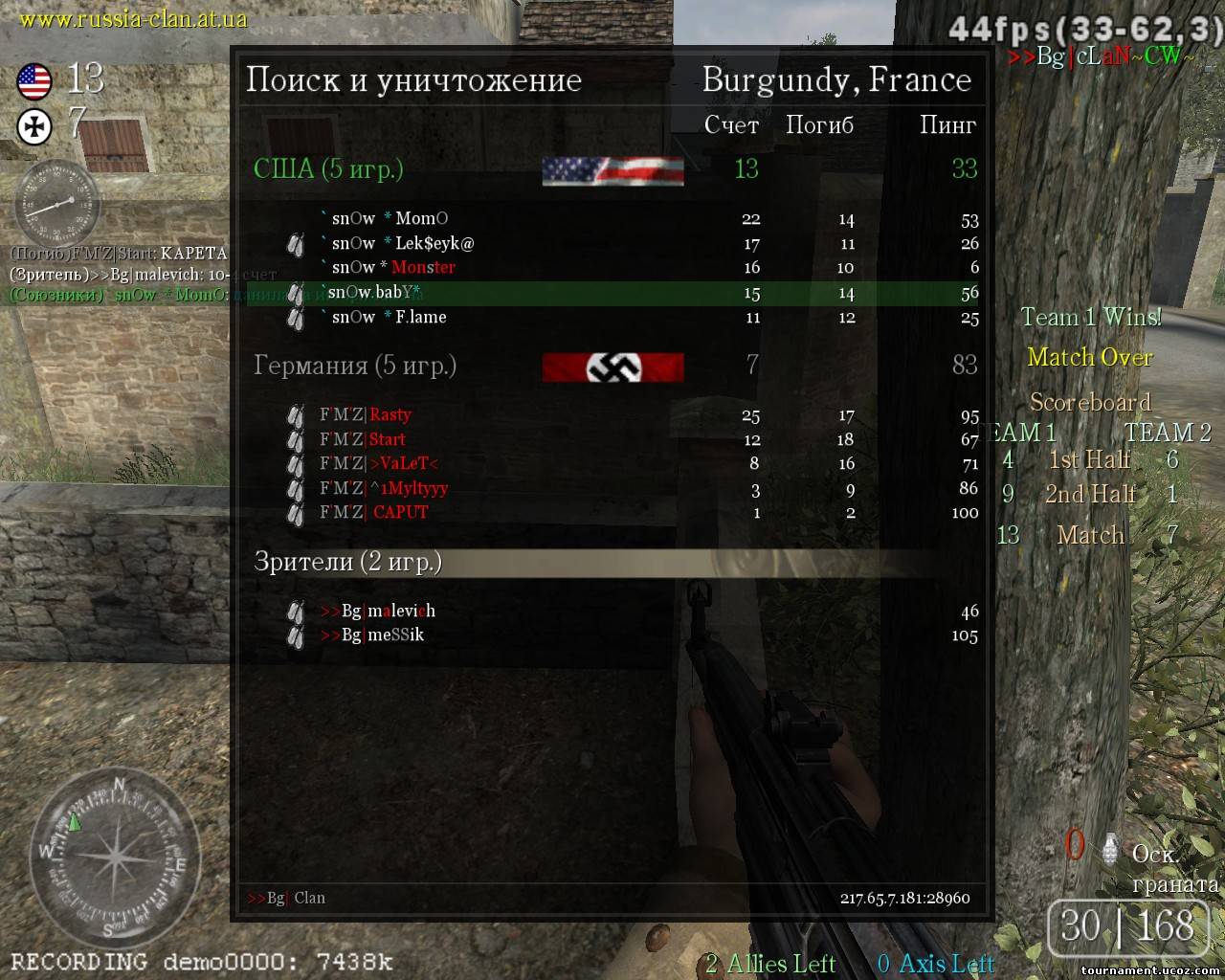Click the compass in the corner
1225x980 pixels.
pyautogui.click(x=115, y=855)
